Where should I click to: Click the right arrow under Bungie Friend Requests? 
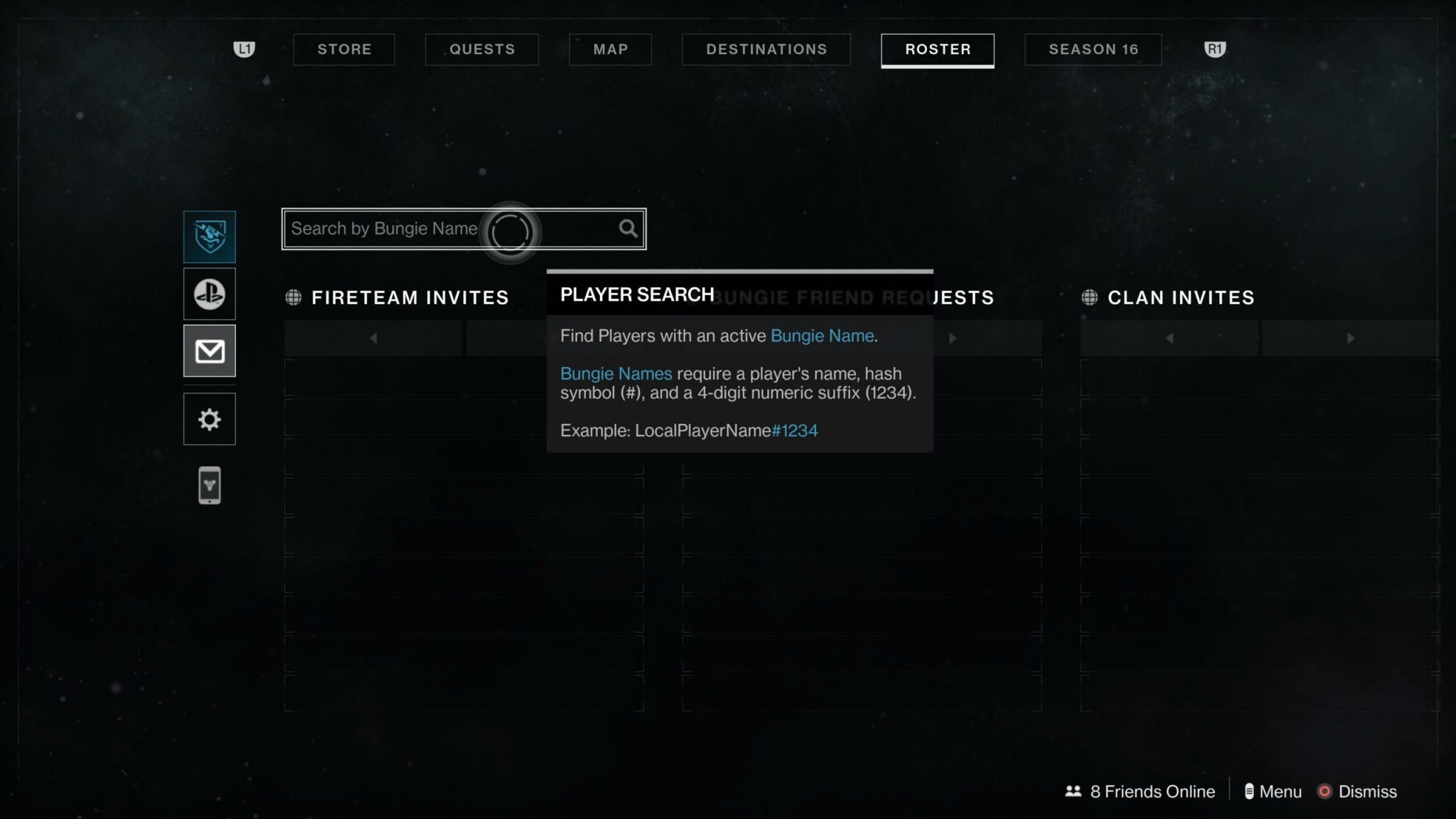(953, 338)
